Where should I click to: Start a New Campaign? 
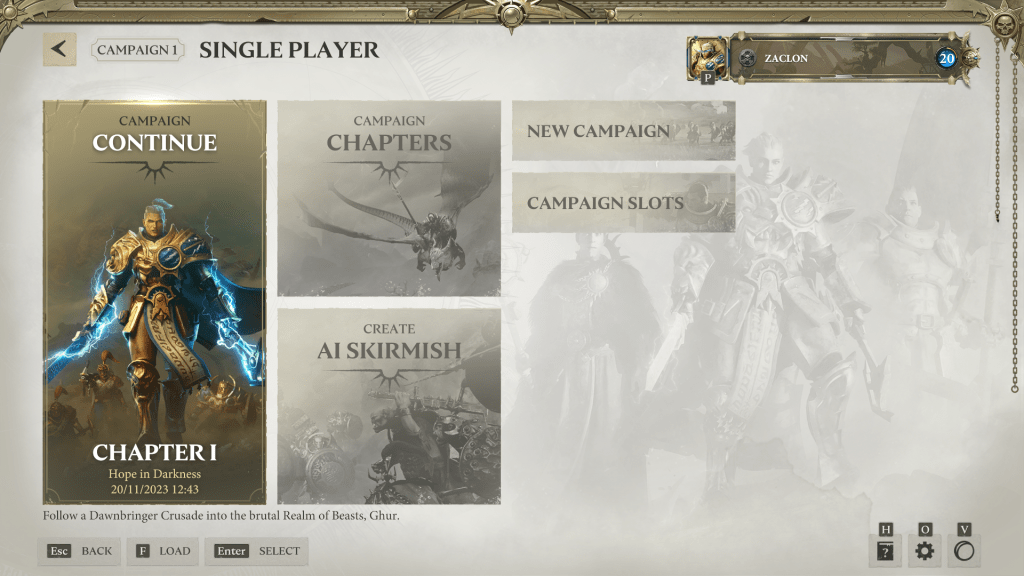tap(623, 131)
